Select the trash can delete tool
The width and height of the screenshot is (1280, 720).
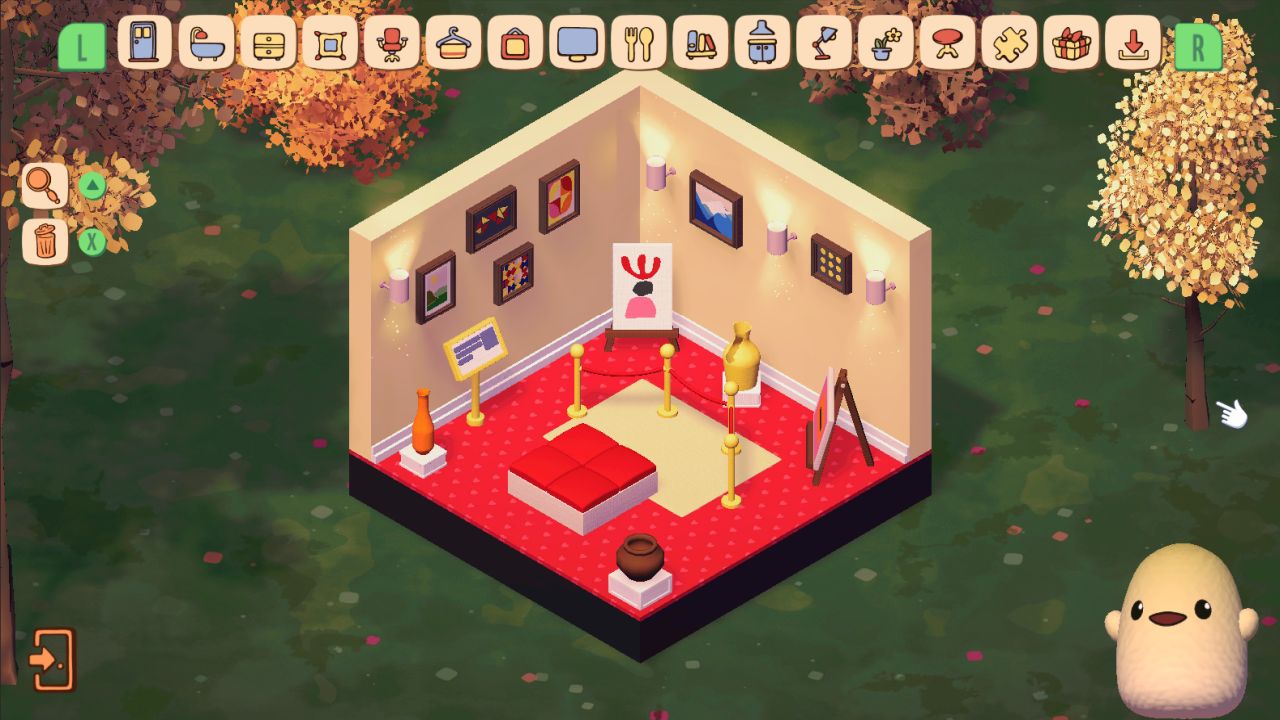[44, 240]
